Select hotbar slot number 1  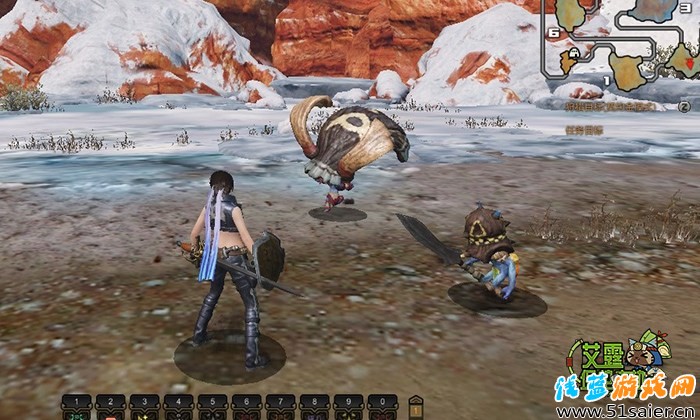coord(76,406)
